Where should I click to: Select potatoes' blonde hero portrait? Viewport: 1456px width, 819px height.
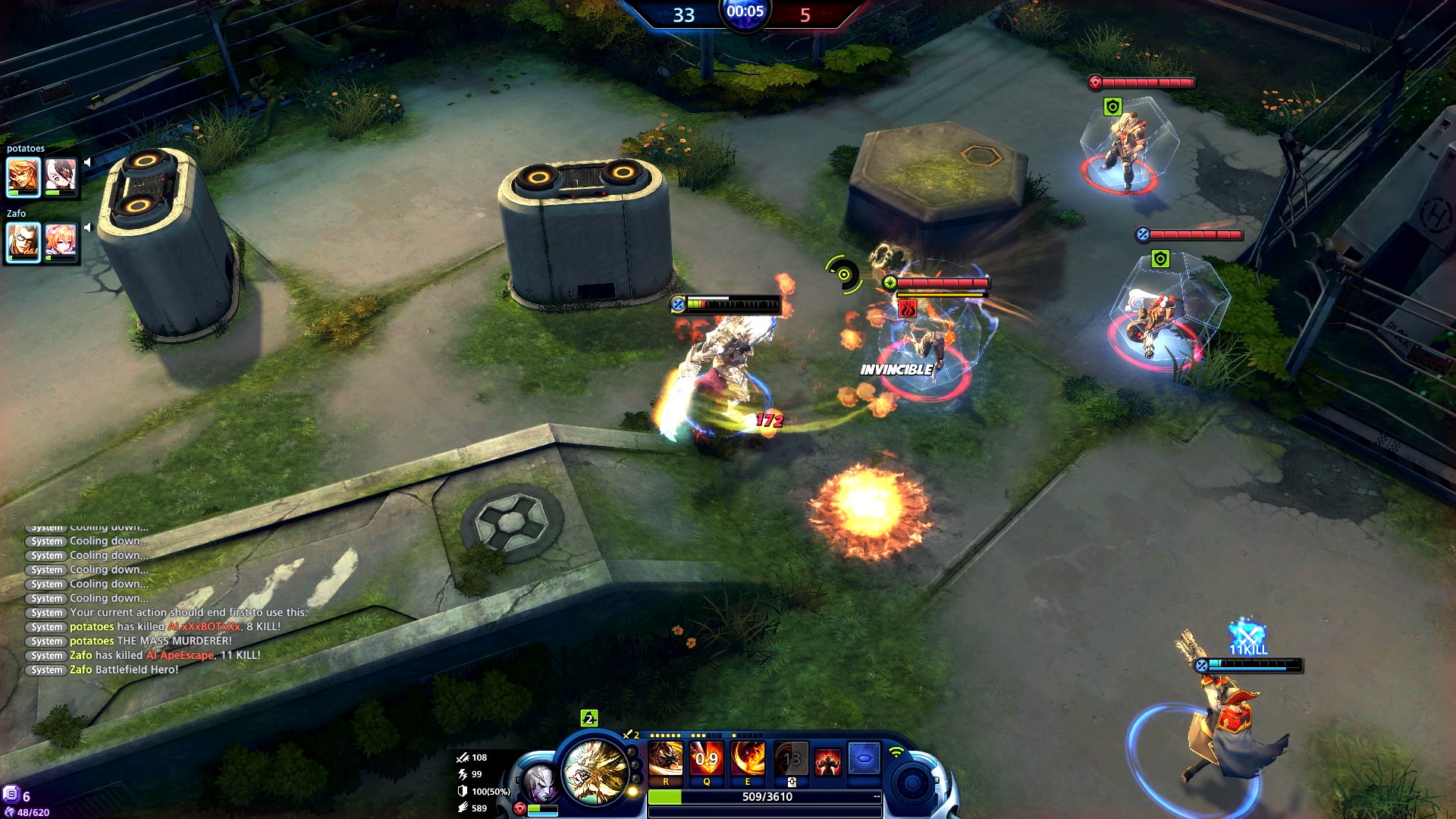tap(23, 177)
